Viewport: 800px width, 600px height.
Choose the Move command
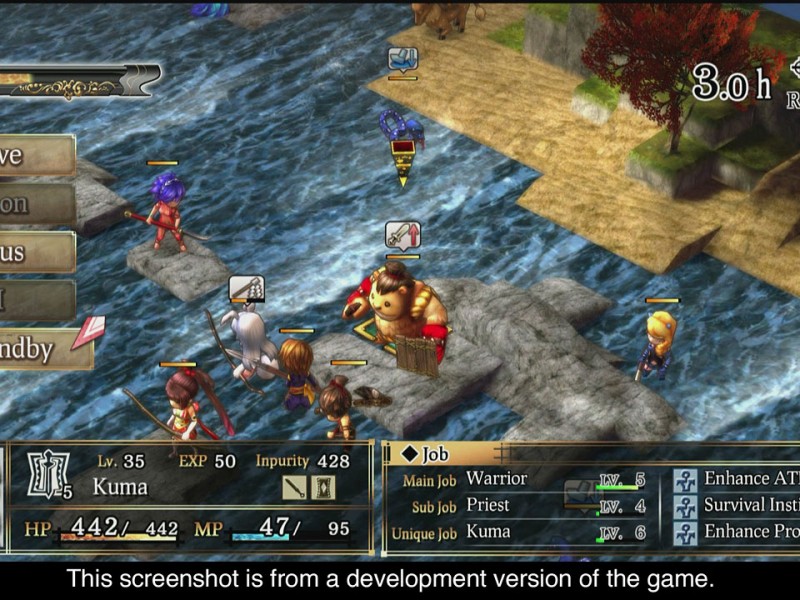[35, 156]
